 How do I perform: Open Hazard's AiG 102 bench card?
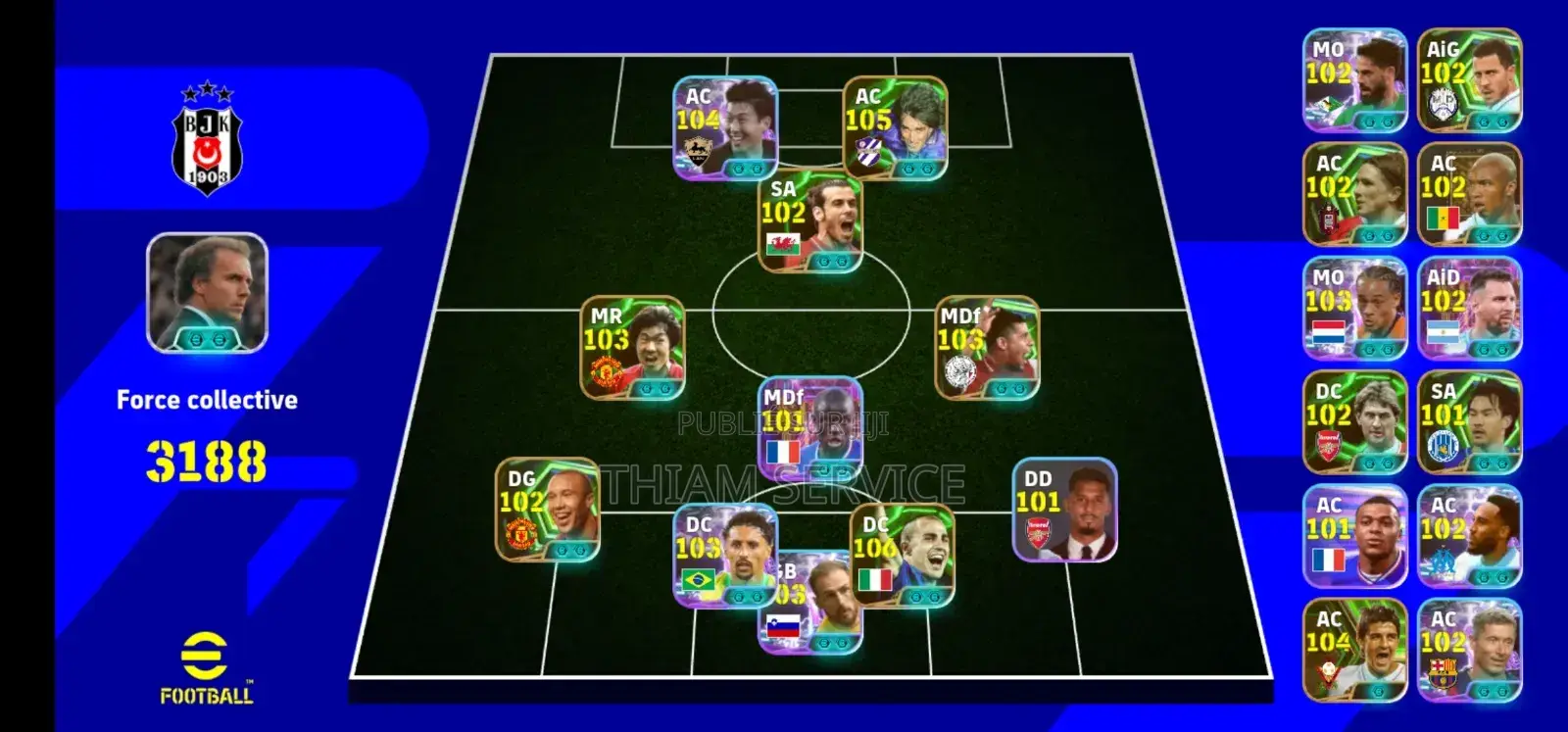click(1469, 80)
